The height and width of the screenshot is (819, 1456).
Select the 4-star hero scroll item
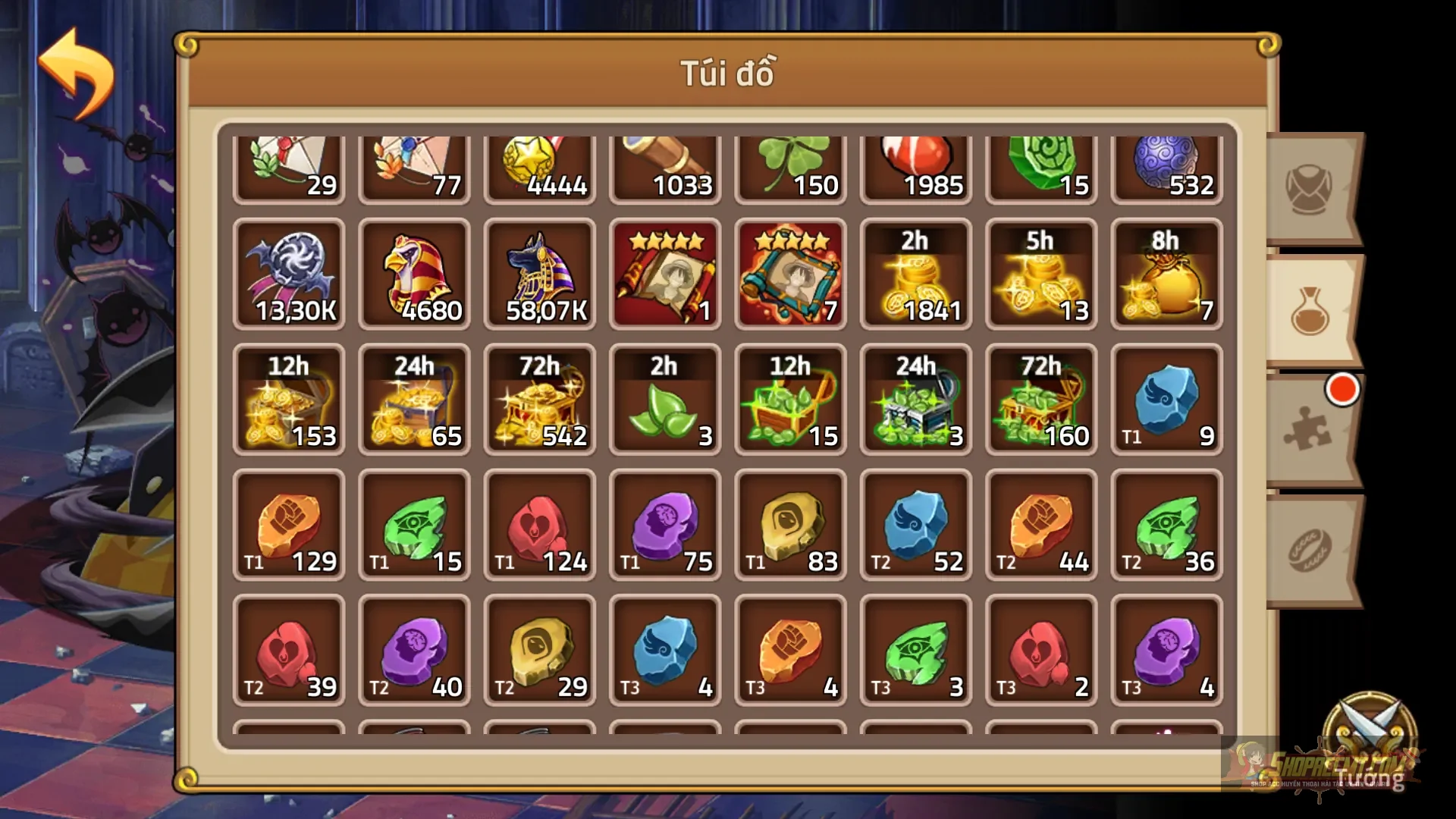(x=664, y=275)
